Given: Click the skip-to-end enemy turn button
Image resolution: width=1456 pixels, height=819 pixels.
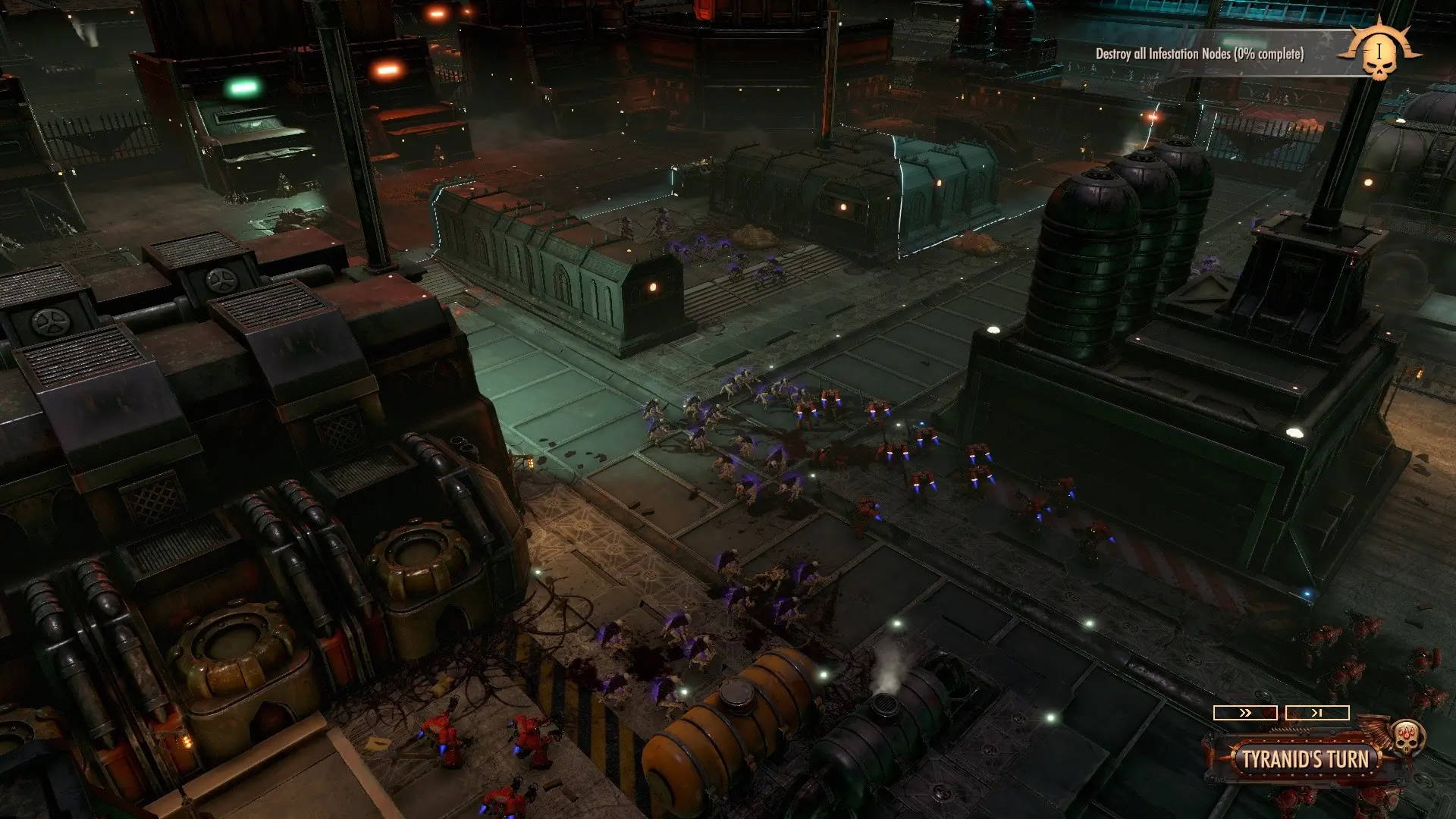Looking at the screenshot, I should [x=1317, y=713].
